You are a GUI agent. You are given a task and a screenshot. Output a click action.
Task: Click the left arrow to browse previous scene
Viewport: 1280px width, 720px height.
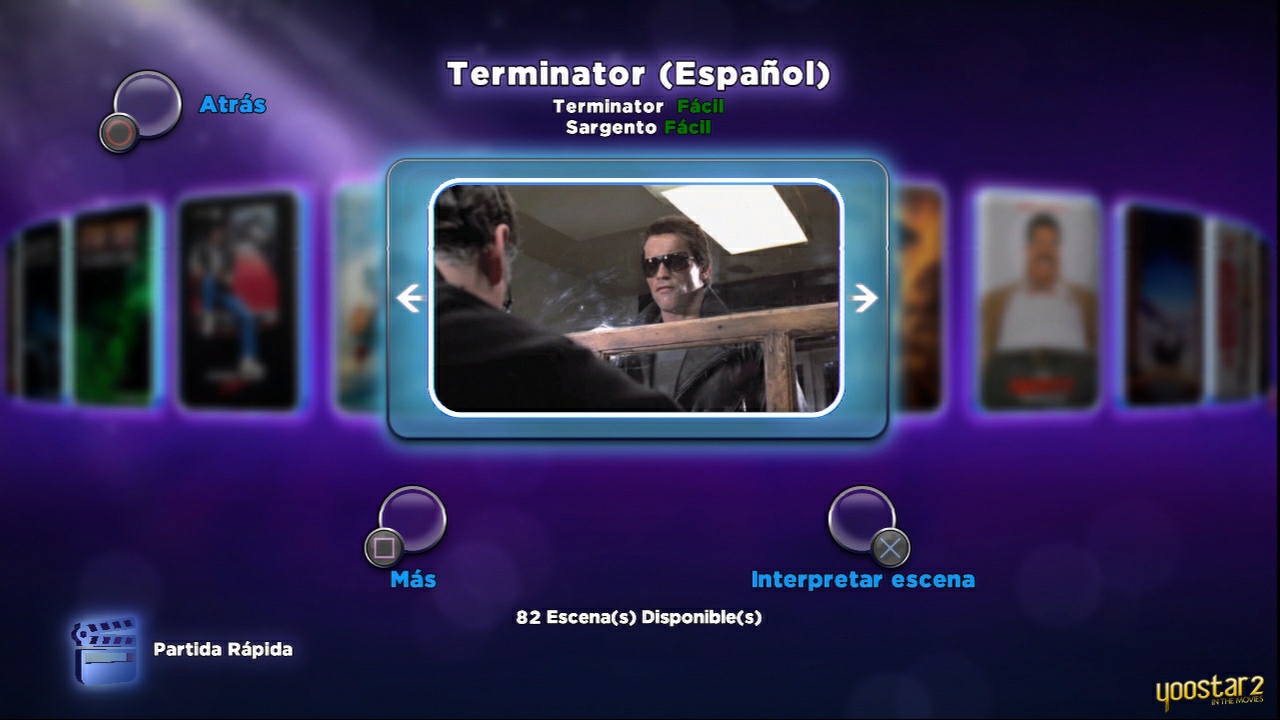[x=408, y=298]
